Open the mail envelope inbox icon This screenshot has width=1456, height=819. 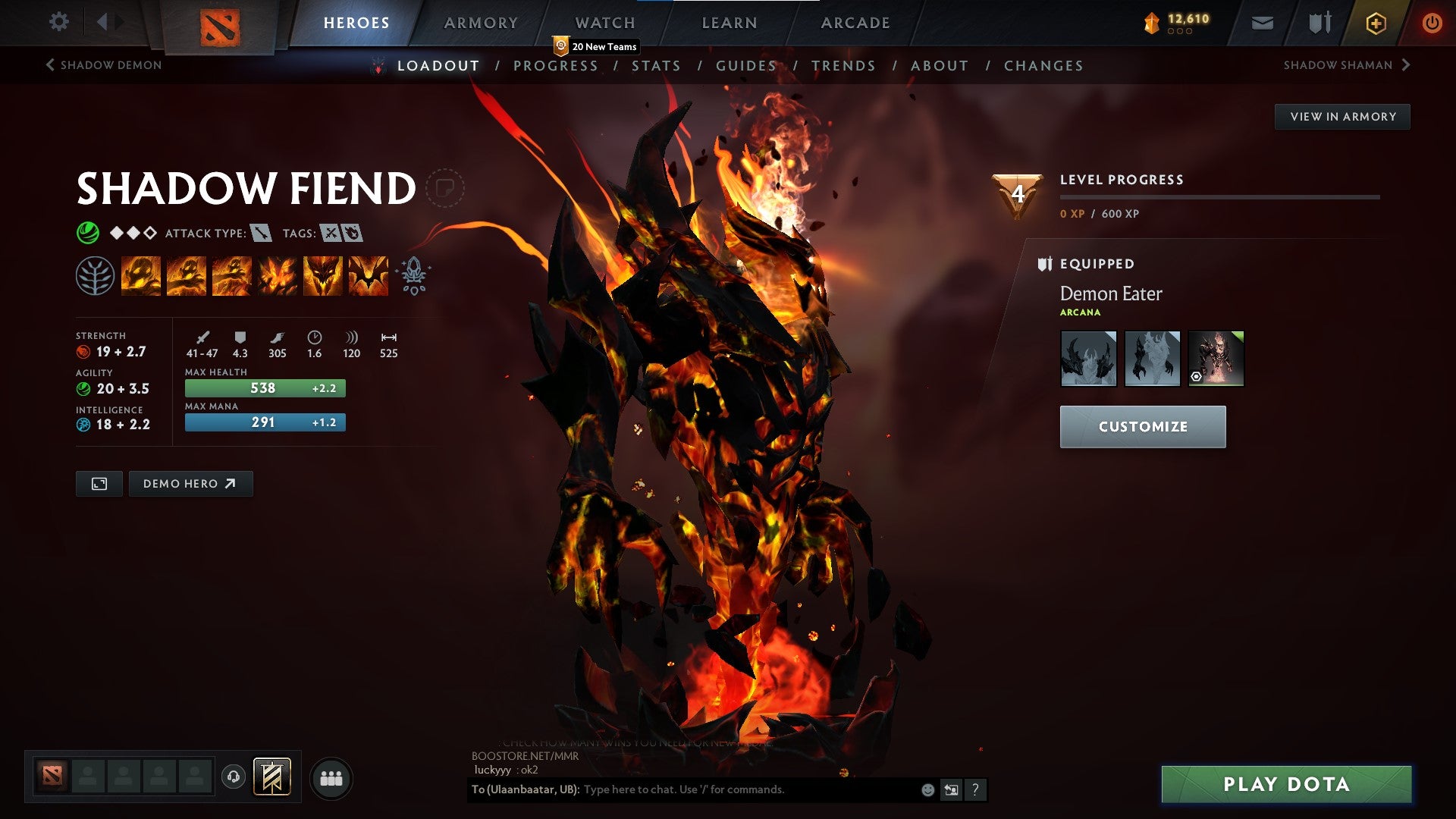click(1263, 22)
